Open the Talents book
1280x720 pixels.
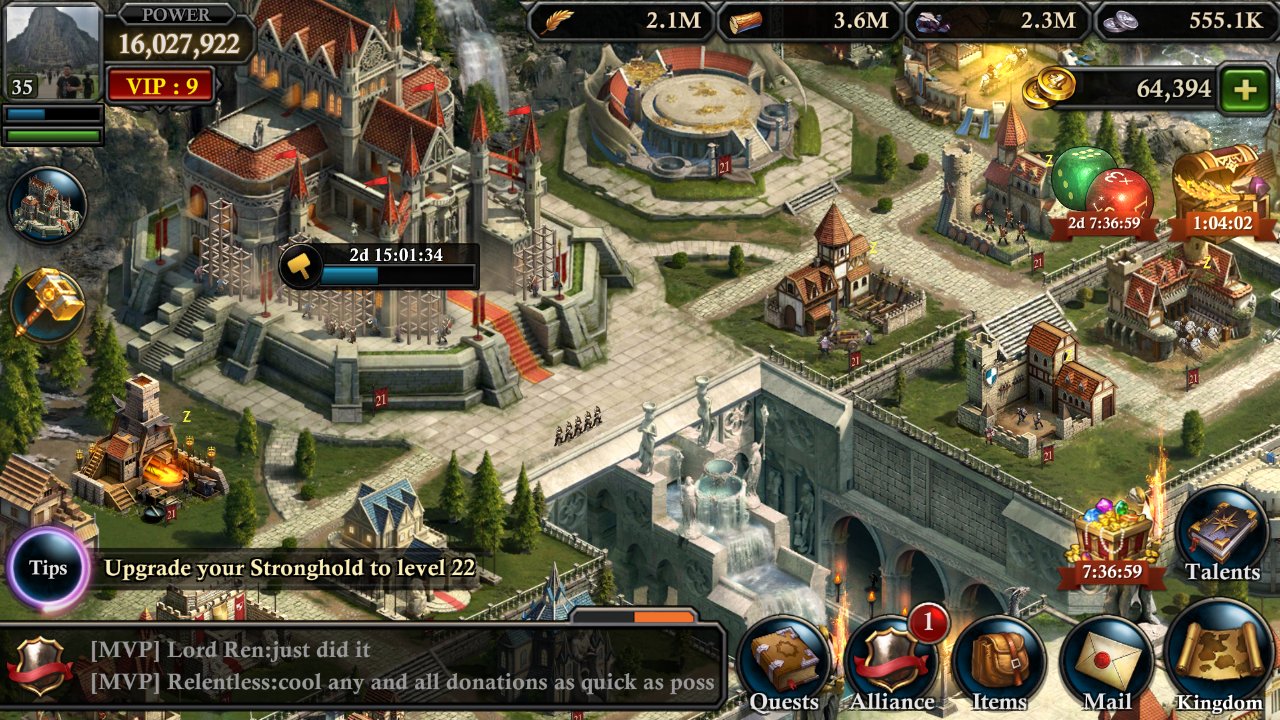[x=1222, y=535]
